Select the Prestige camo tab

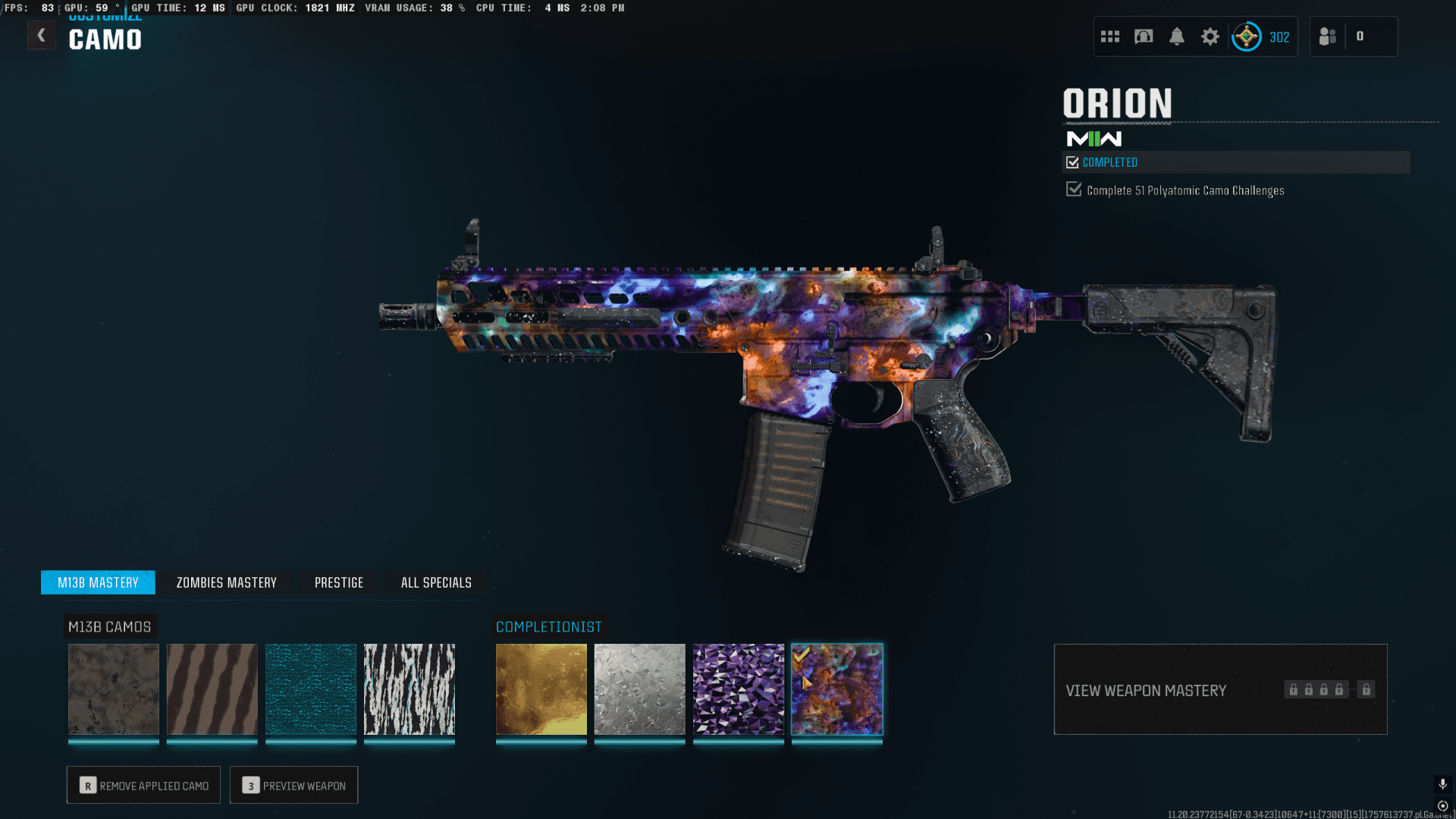339,582
